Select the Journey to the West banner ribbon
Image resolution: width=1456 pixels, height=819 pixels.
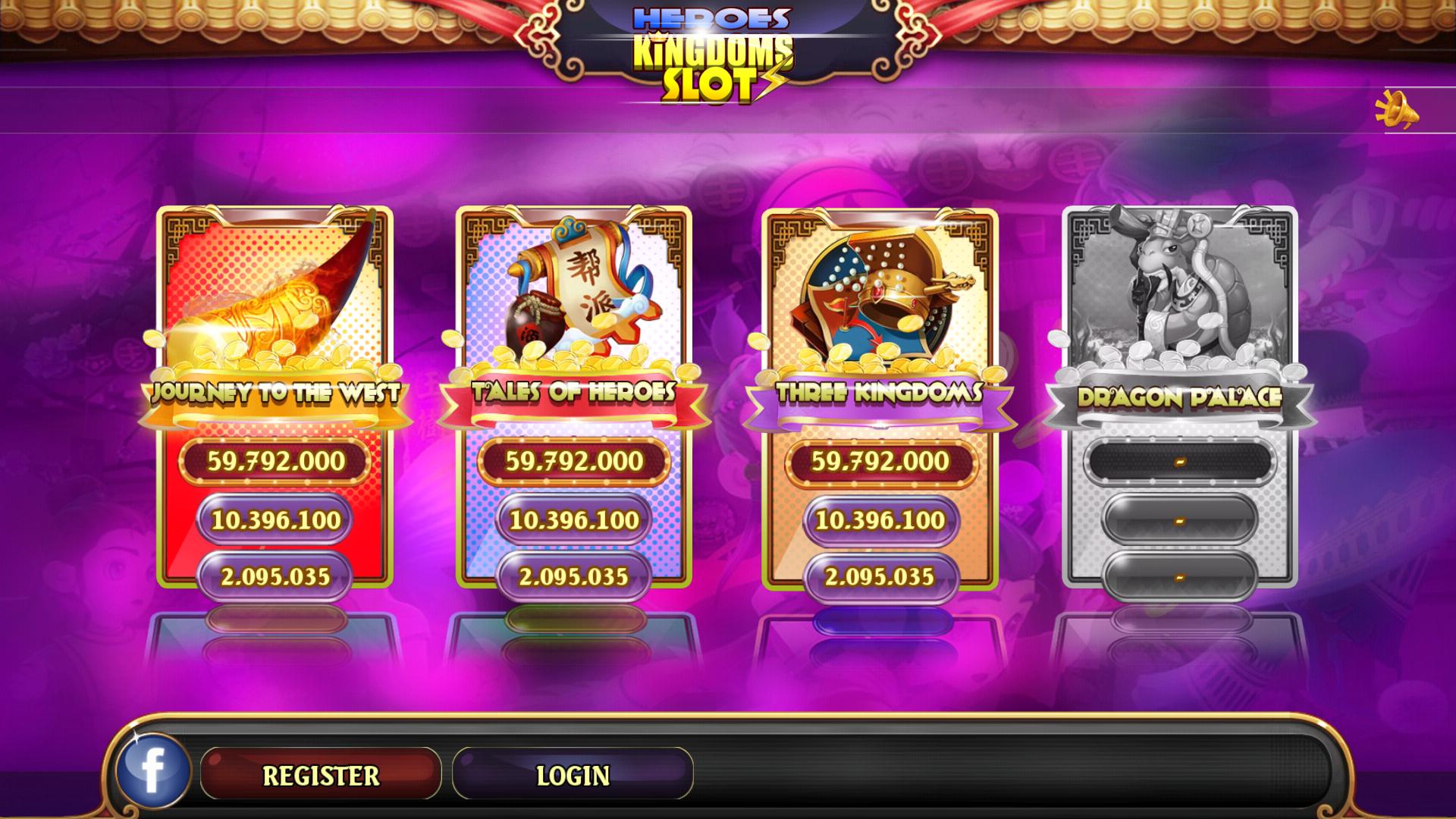[x=275, y=394]
